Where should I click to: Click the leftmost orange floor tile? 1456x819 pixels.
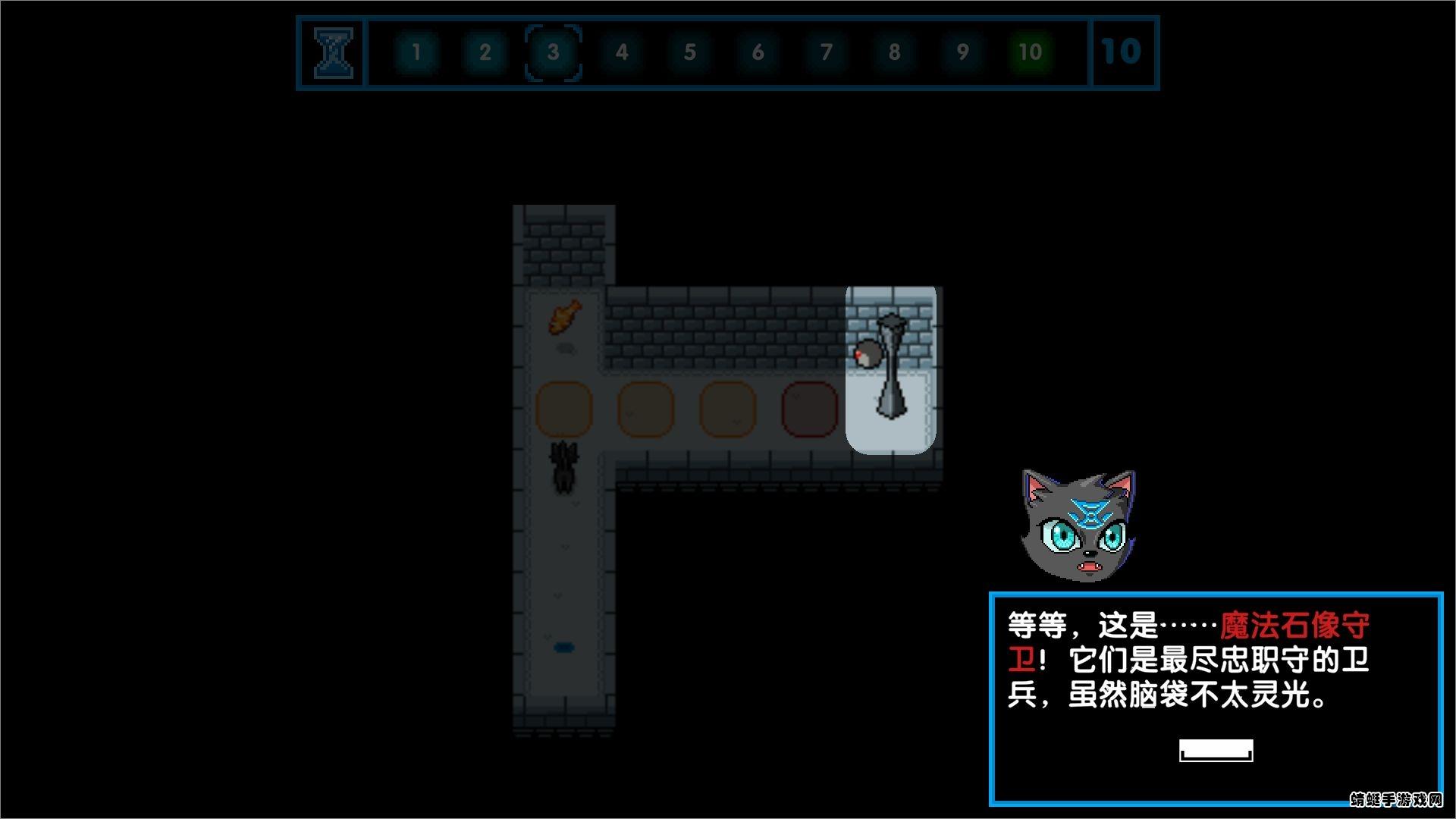click(564, 408)
